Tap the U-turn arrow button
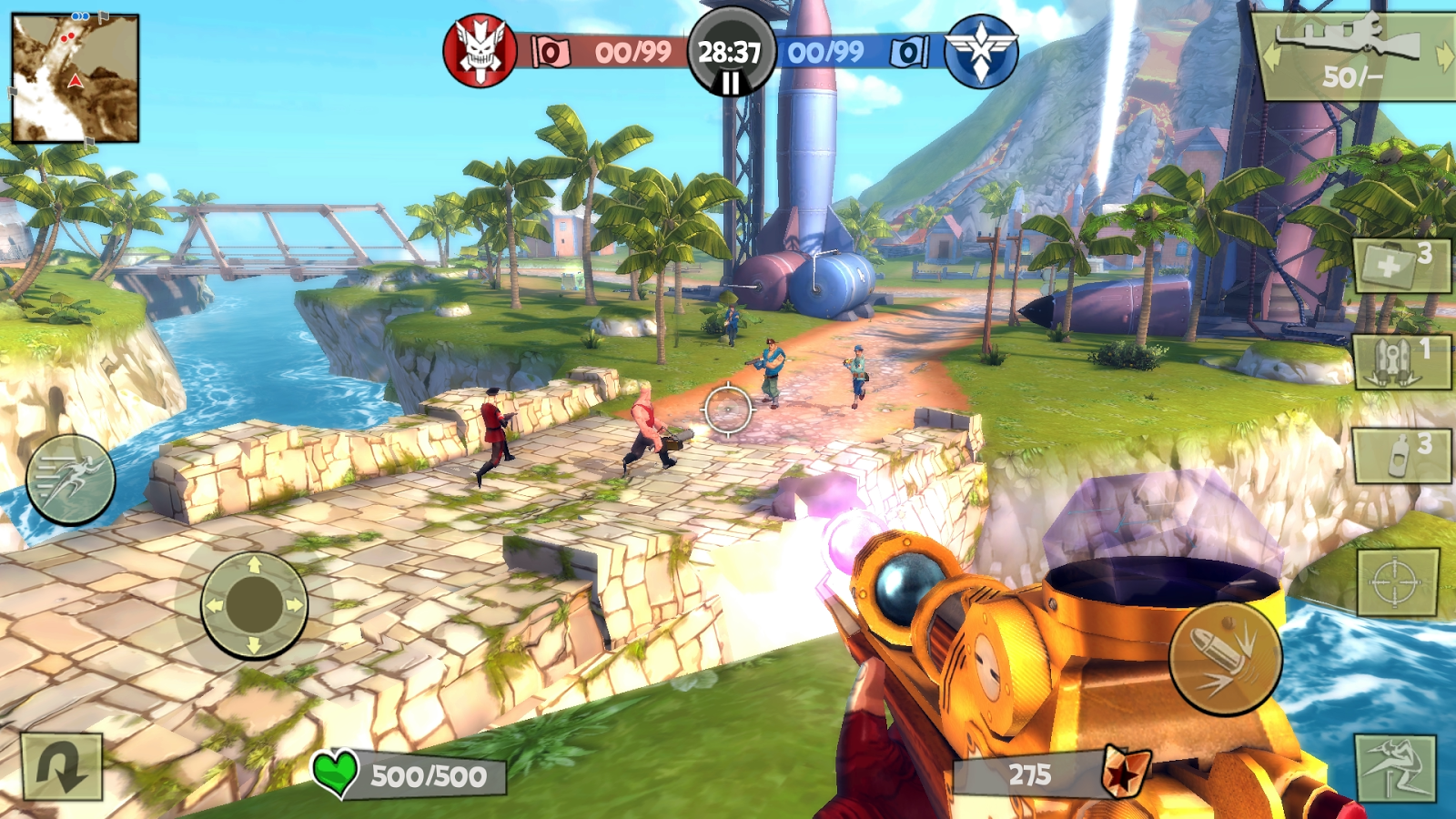The width and height of the screenshot is (1456, 819). (61, 767)
